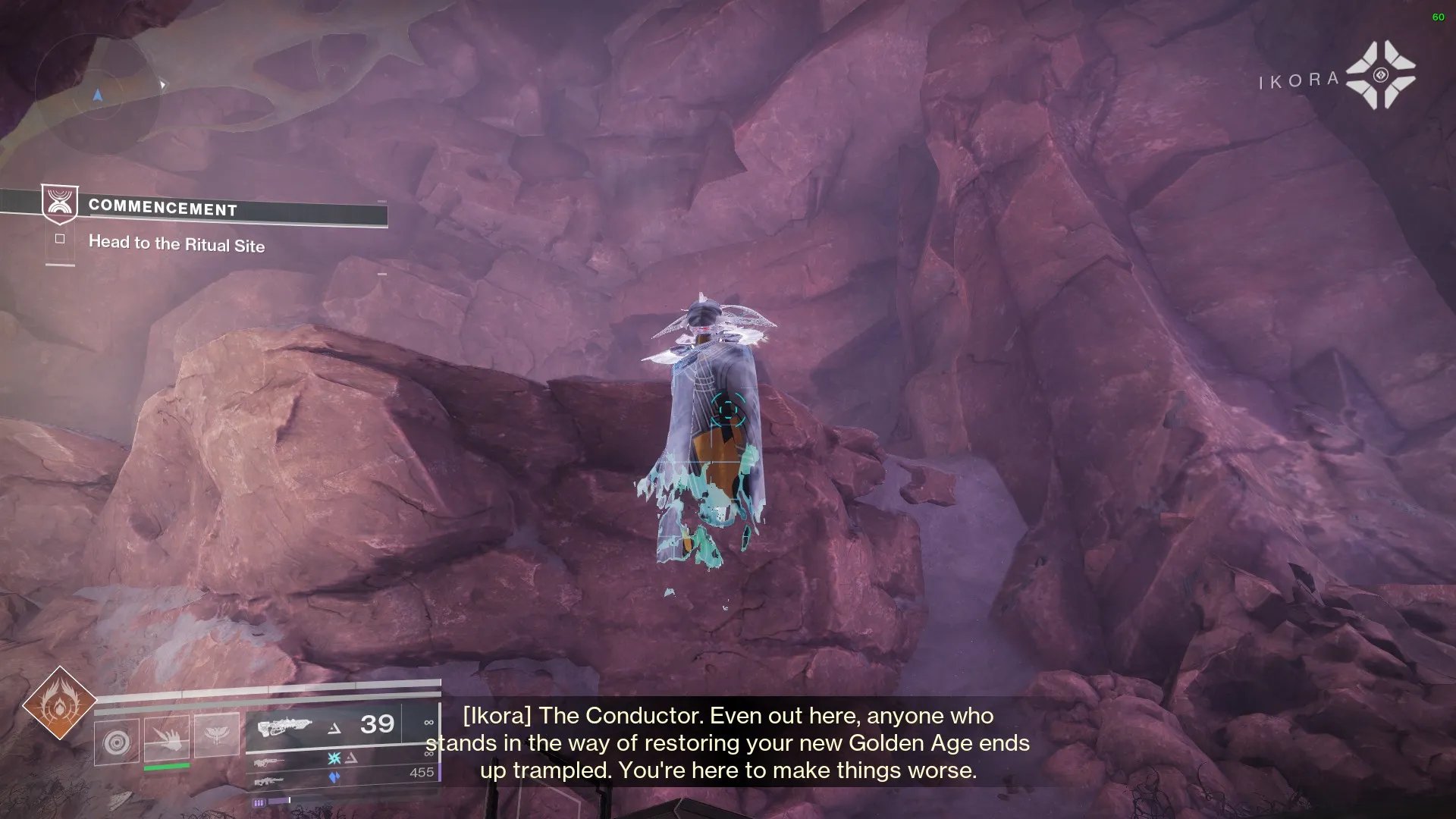This screenshot has height=819, width=1456.
Task: Select the spiral grenade ability slot
Action: [116, 738]
